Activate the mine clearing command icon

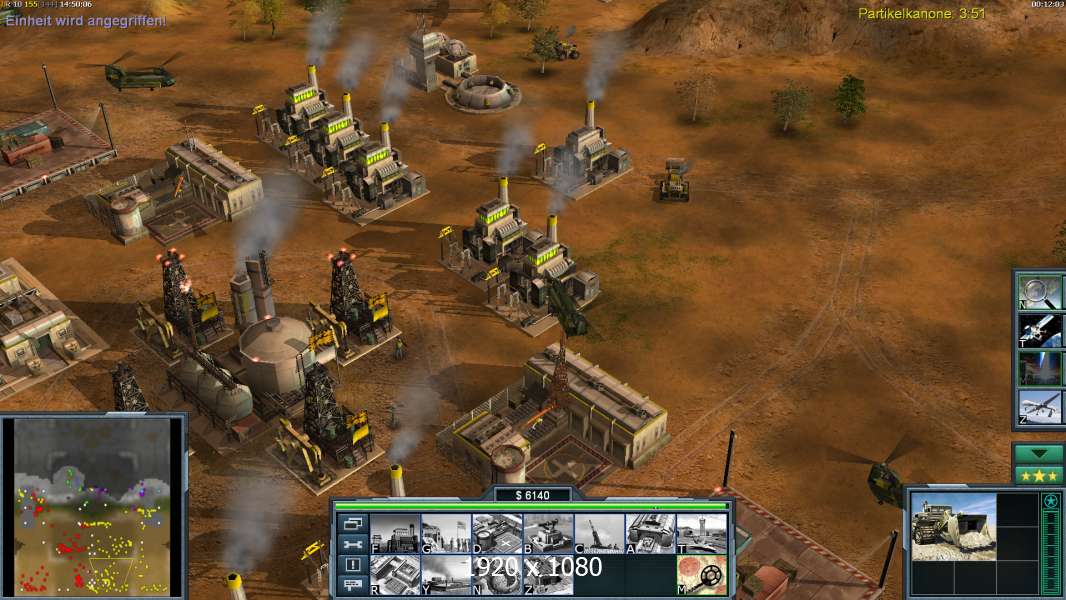(701, 575)
